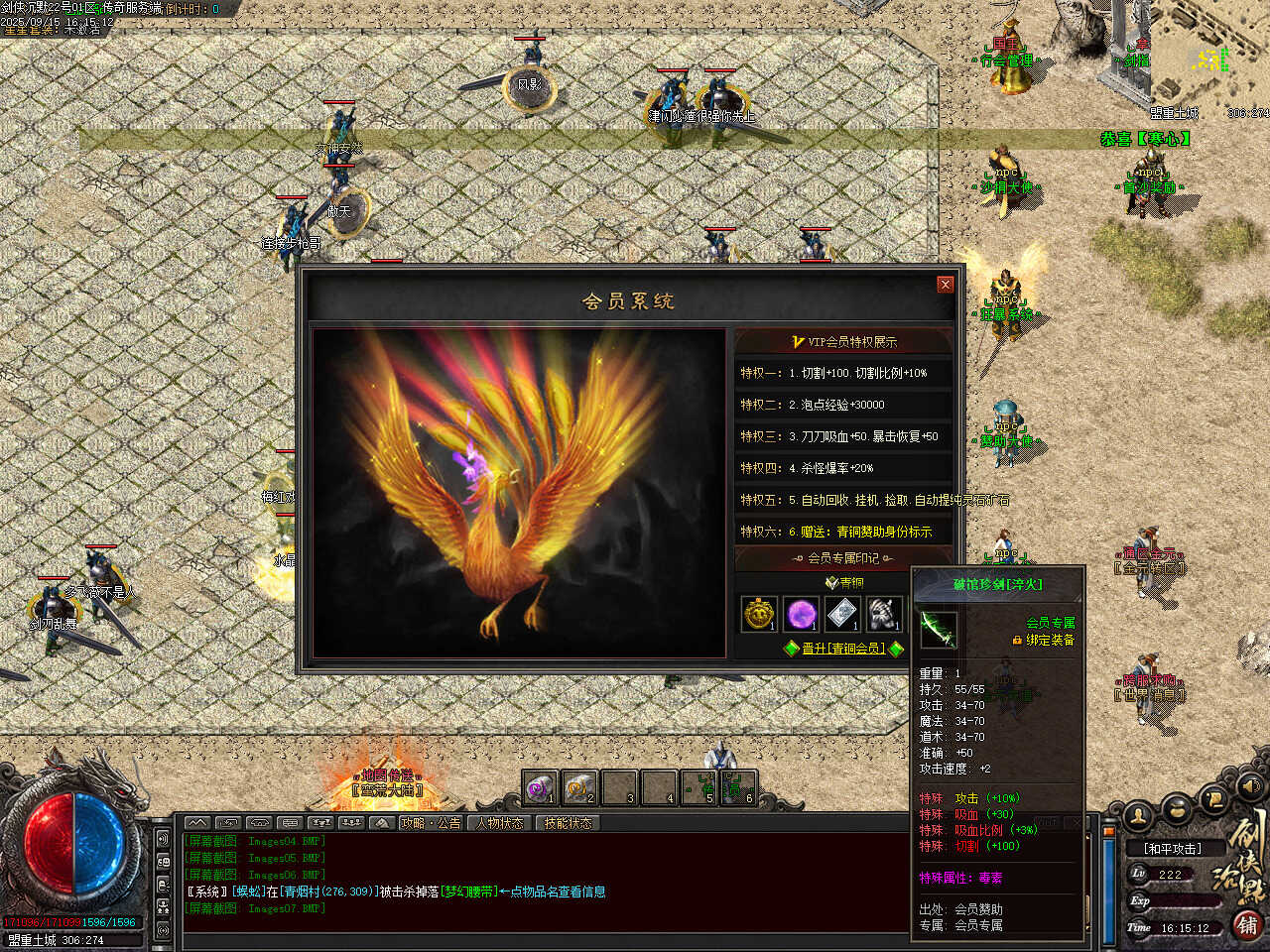
Task: Toggle the 和平攻击 attack mode
Action: tap(1172, 849)
